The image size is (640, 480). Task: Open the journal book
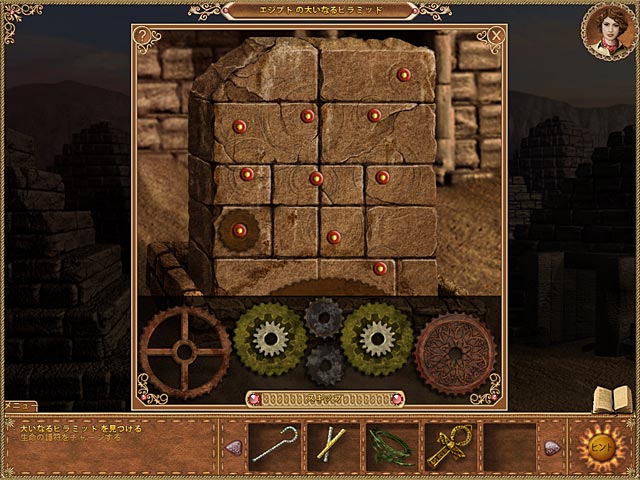point(608,398)
